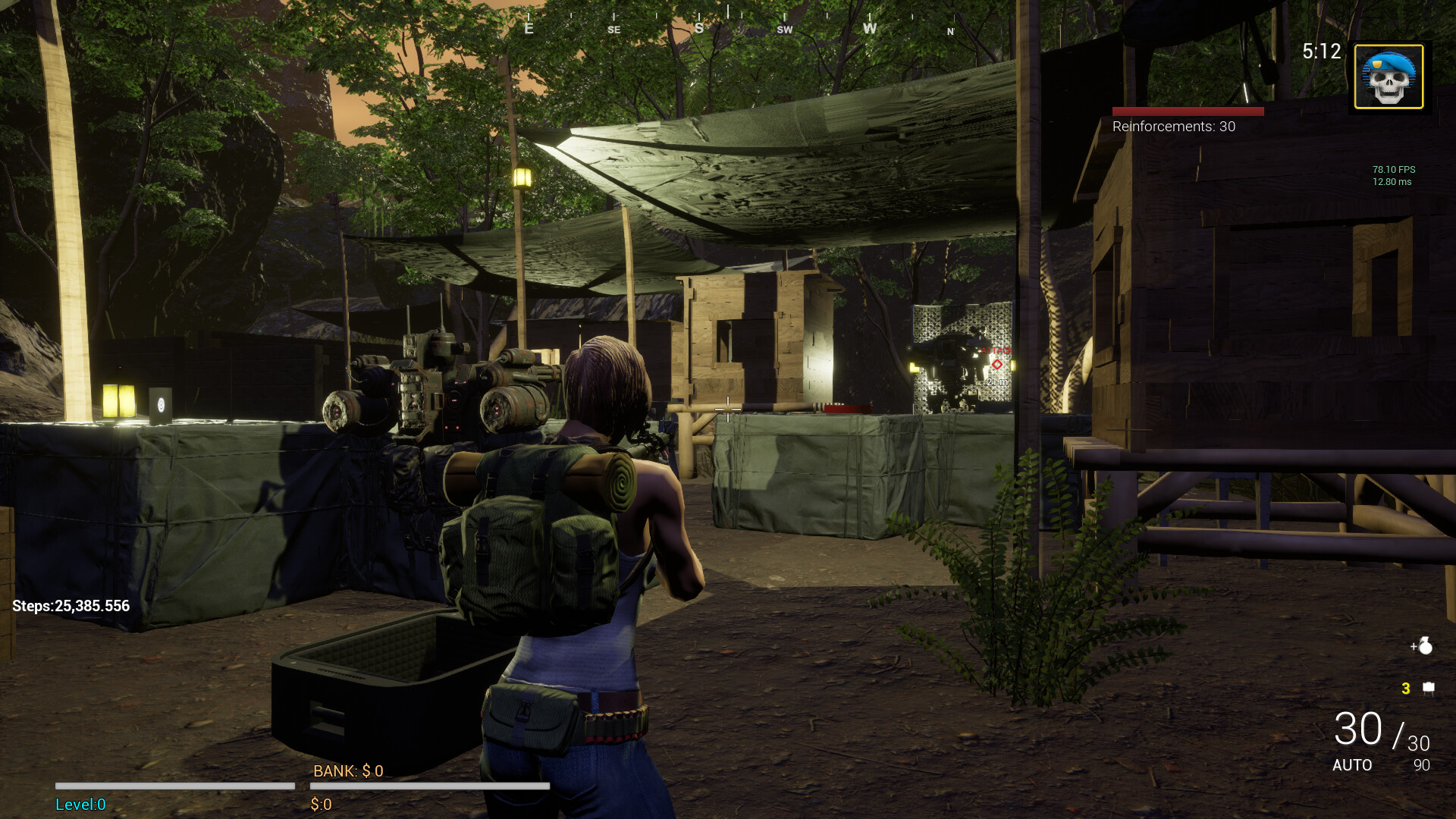Click the crosshair at screen center
Screen dimensions: 1456x819
pyautogui.click(x=726, y=409)
